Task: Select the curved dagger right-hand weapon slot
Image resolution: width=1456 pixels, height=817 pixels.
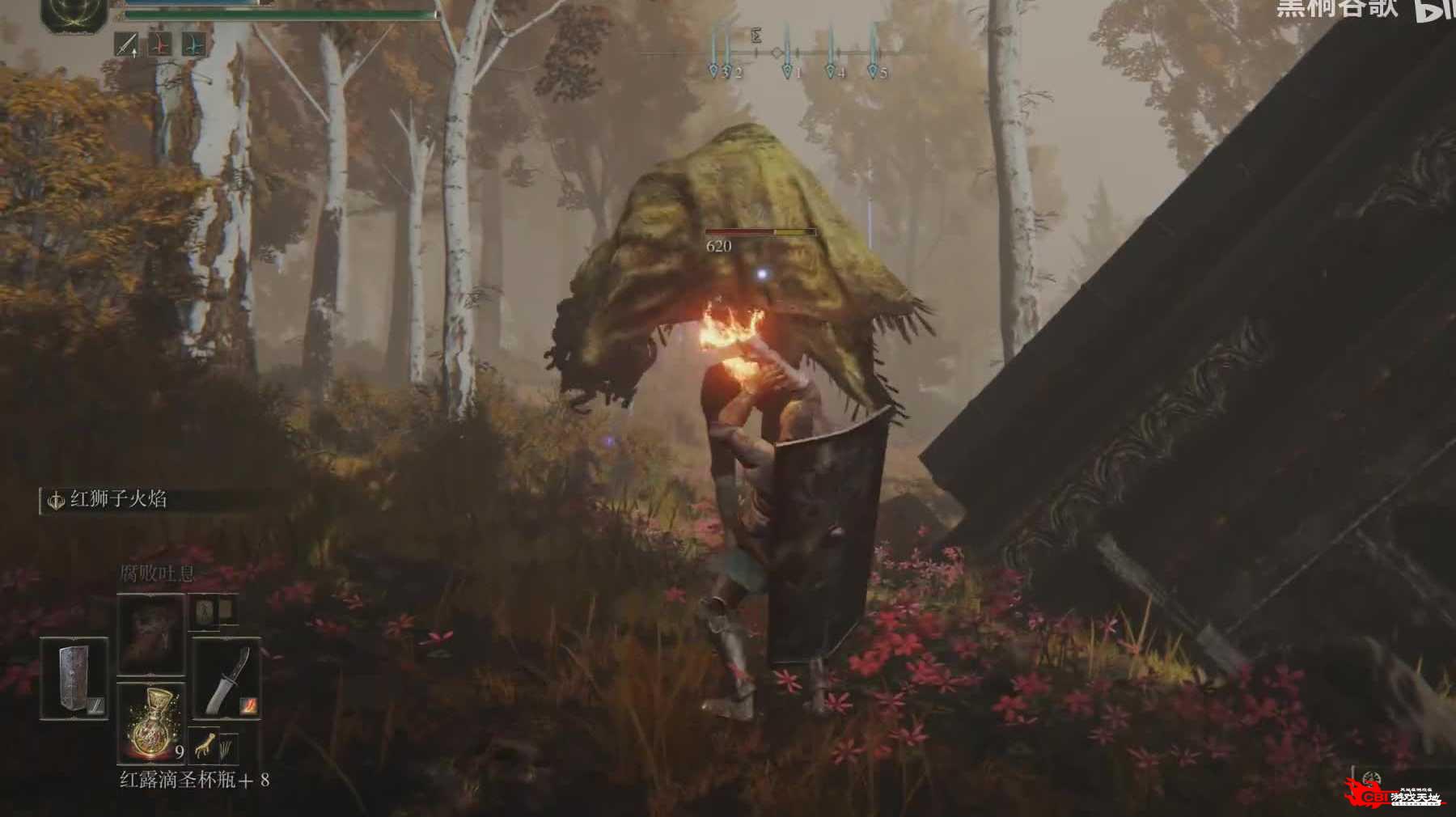Action: [226, 678]
